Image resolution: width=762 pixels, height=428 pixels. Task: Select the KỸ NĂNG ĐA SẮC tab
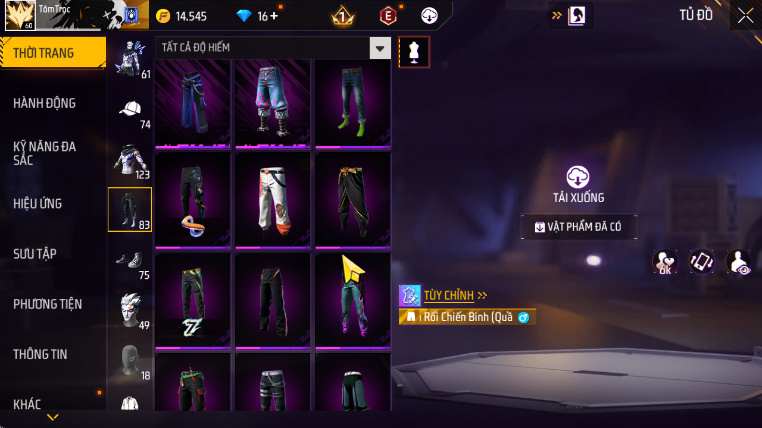pyautogui.click(x=45, y=153)
